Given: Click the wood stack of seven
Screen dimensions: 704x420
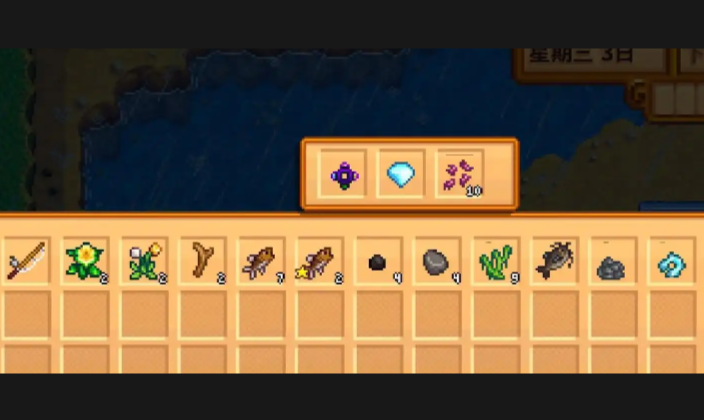Looking at the screenshot, I should [x=261, y=263].
